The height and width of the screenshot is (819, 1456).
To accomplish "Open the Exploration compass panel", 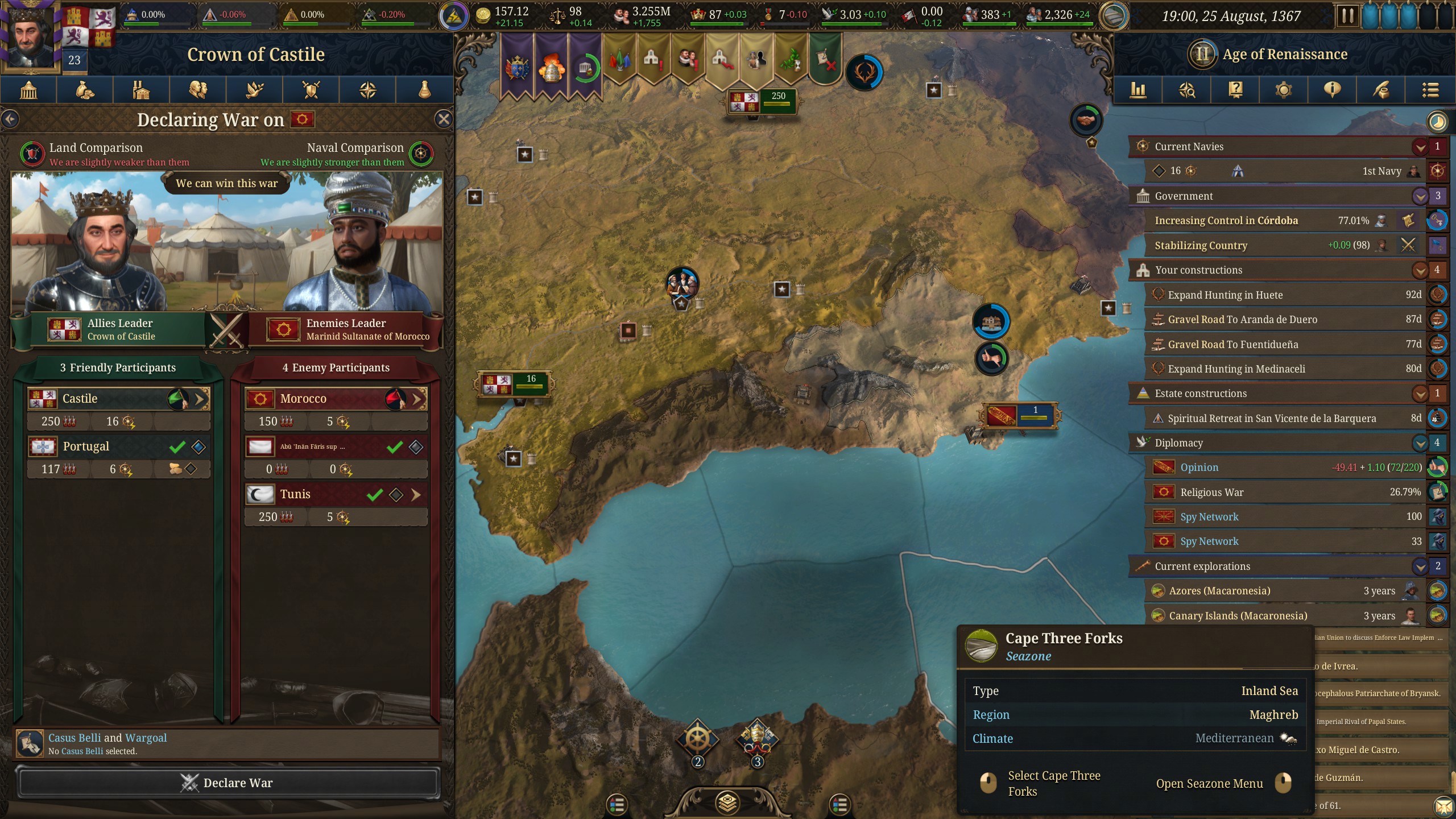I will coord(368,90).
